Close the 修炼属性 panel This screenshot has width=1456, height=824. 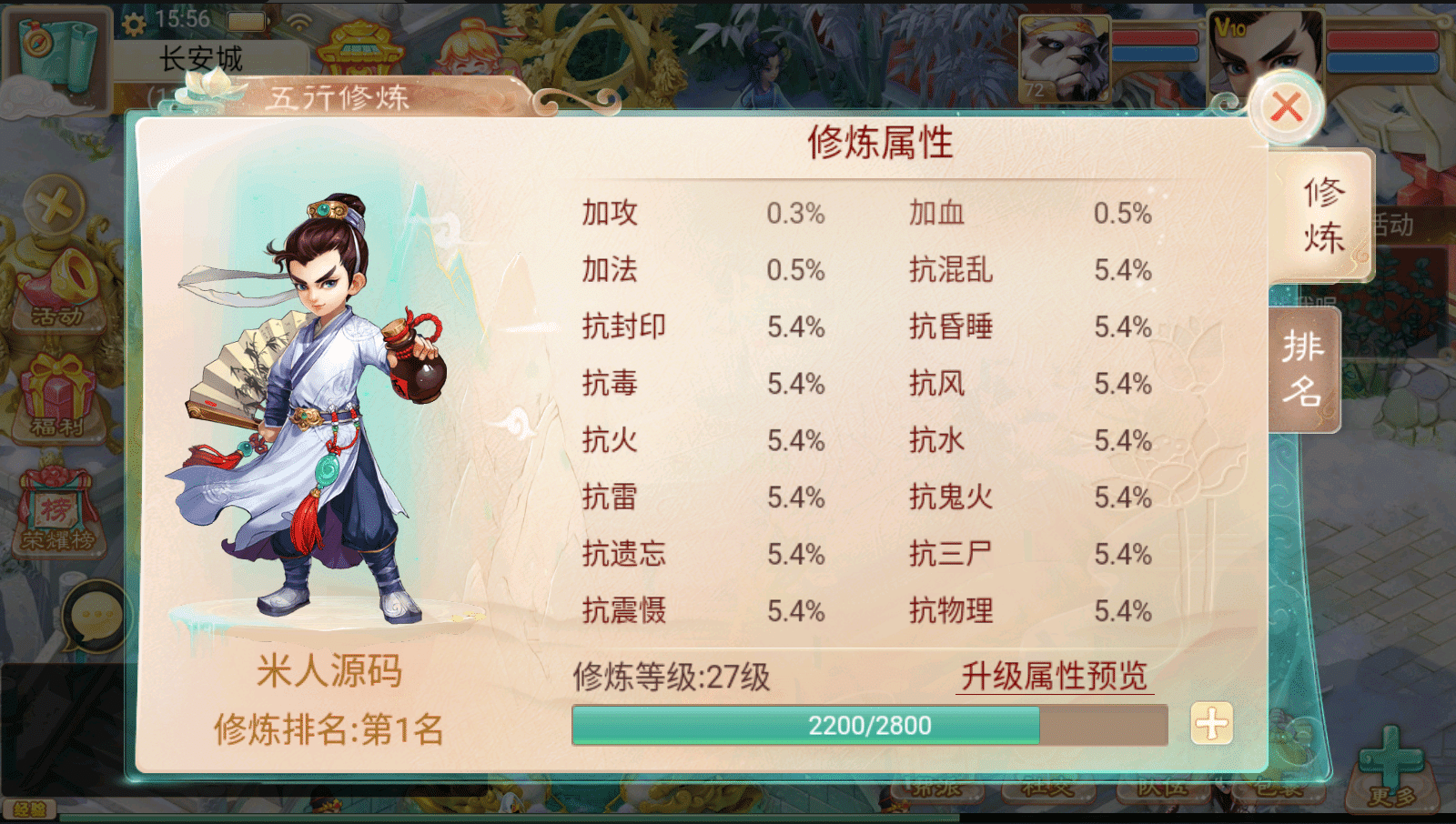point(1286,106)
